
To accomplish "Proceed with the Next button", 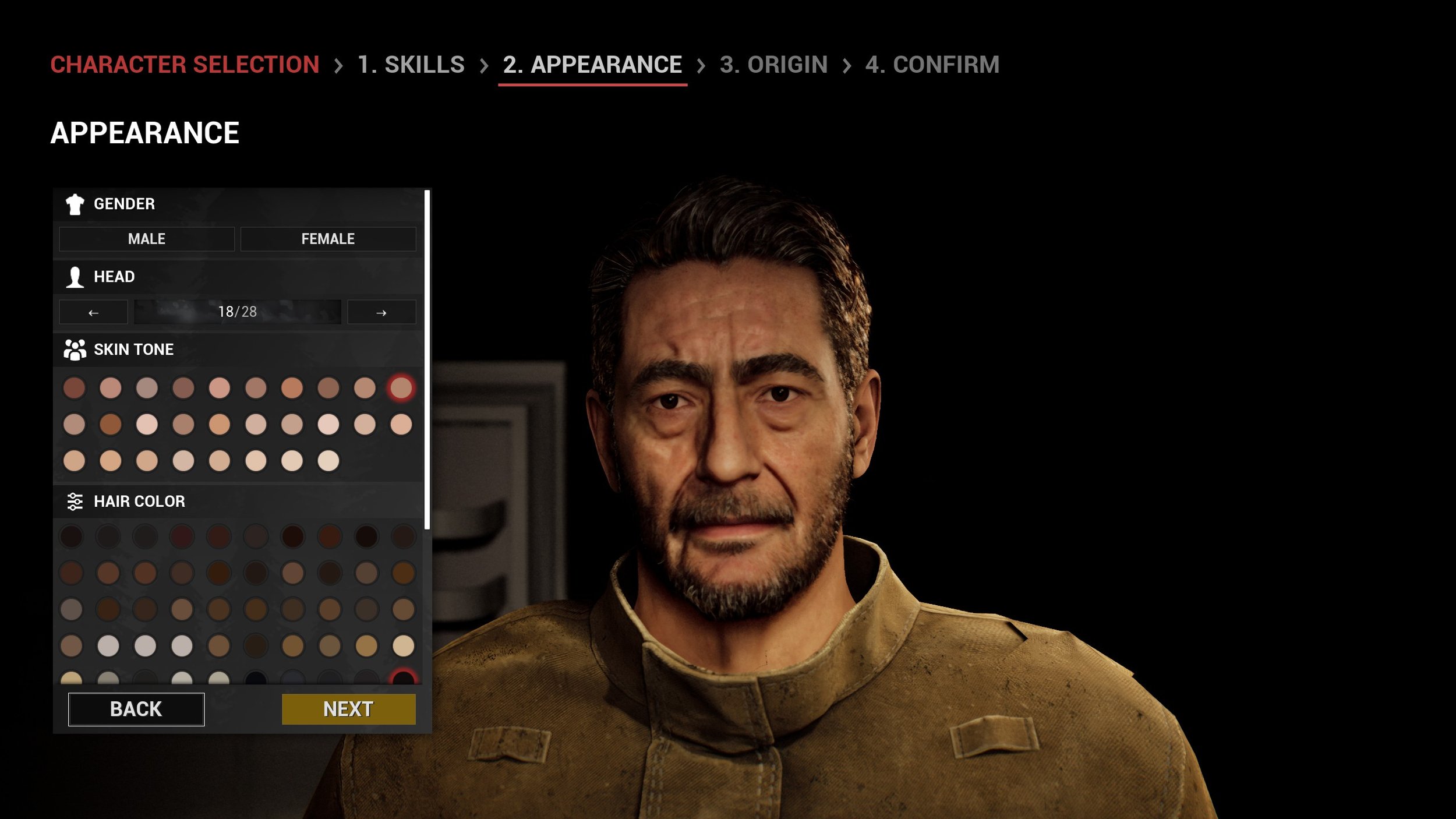I will 348,709.
